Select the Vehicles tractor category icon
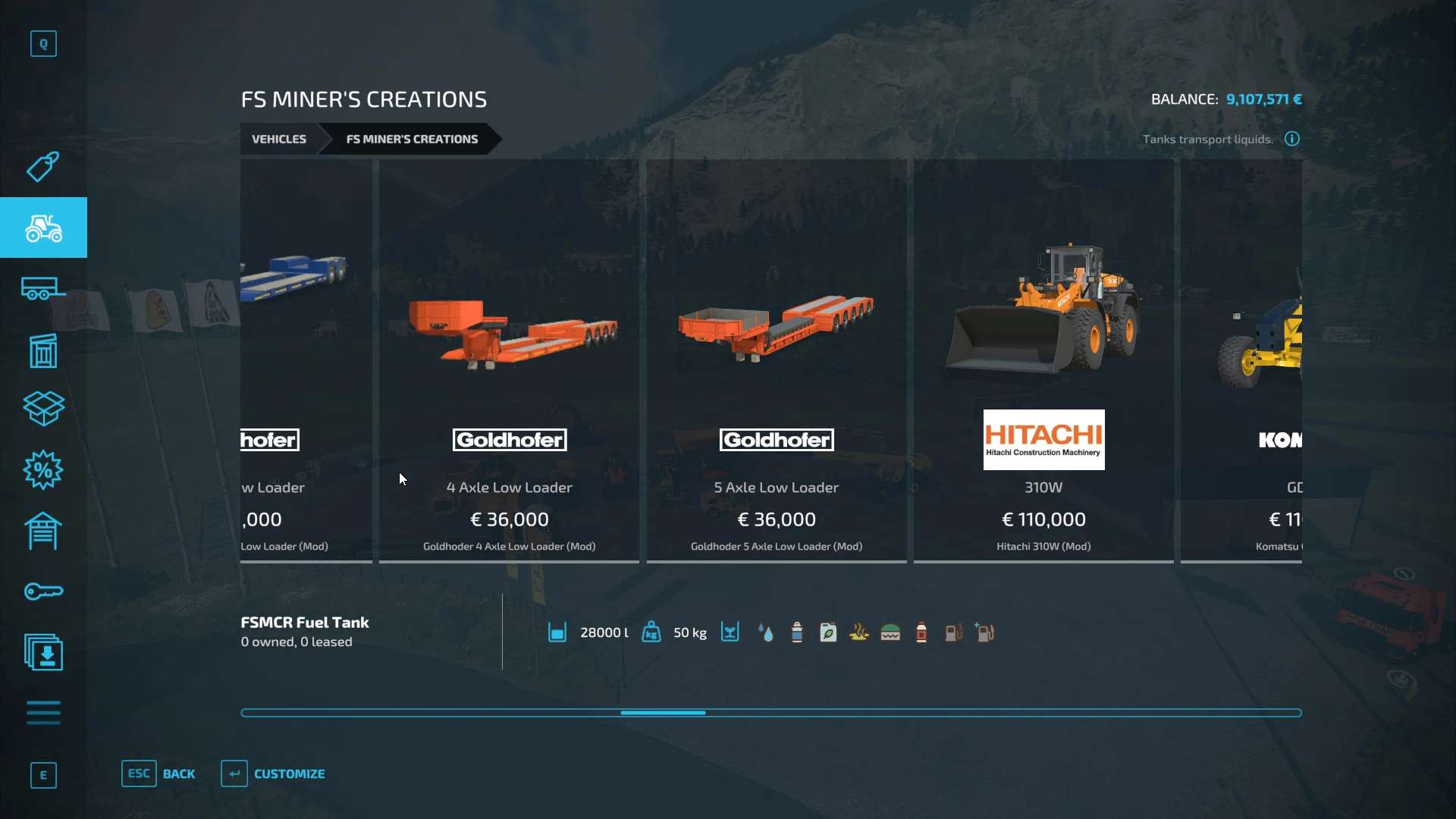1456x819 pixels. coord(43,227)
